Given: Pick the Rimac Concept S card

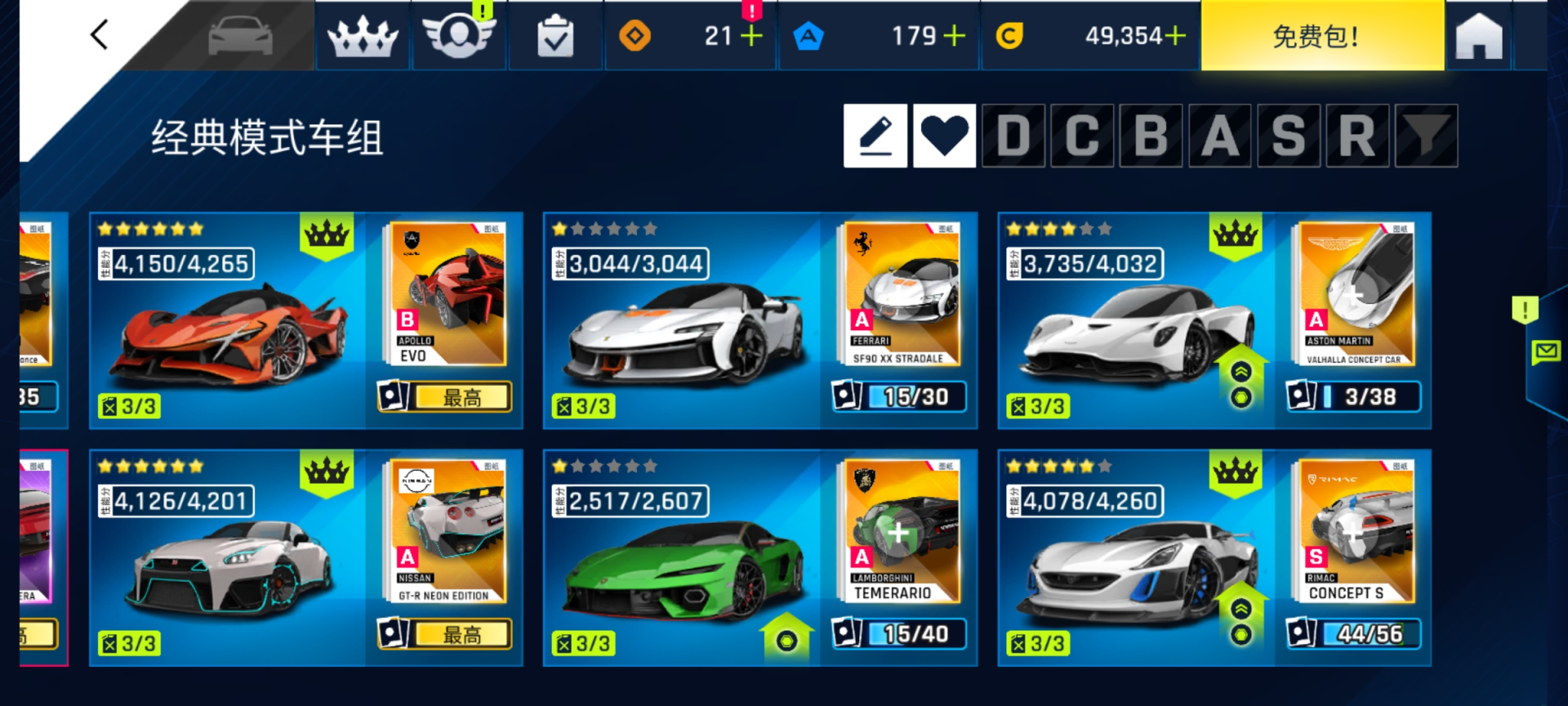Looking at the screenshot, I should [1214, 557].
